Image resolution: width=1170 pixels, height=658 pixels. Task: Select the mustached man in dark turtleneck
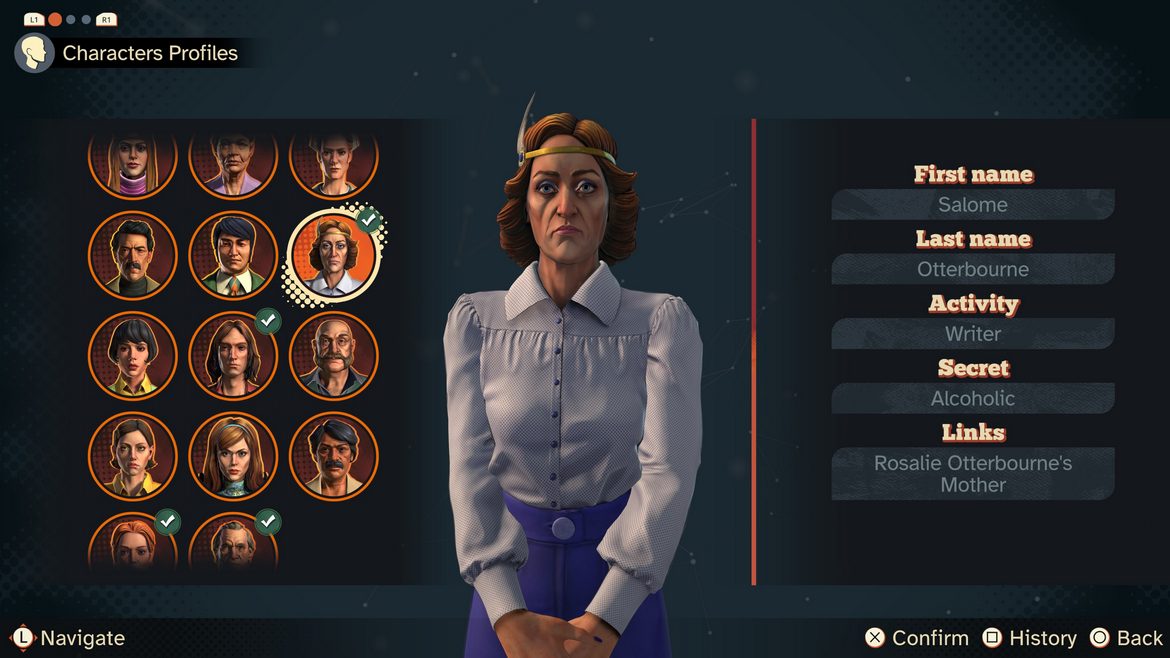click(x=132, y=255)
